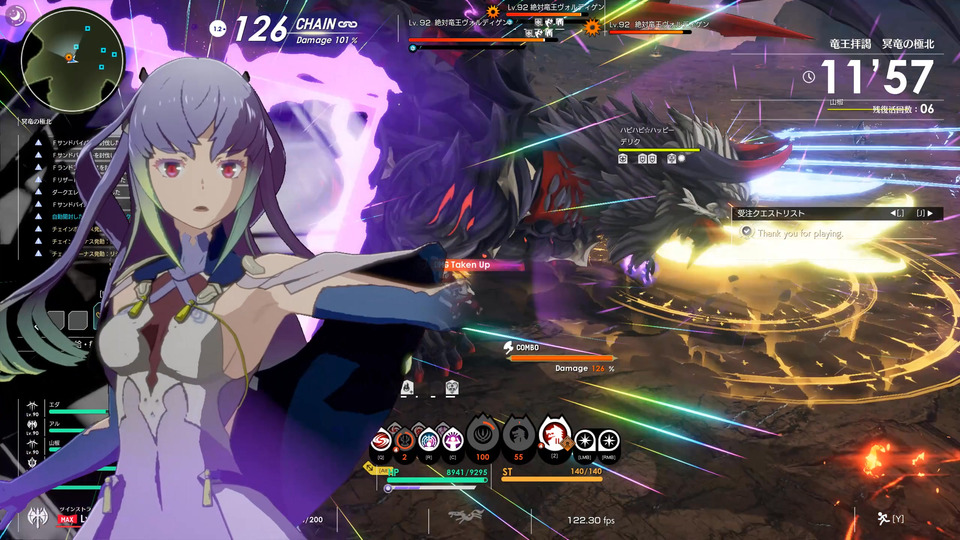
Task: Use the skill showing the orange number 2
Action: click(406, 440)
